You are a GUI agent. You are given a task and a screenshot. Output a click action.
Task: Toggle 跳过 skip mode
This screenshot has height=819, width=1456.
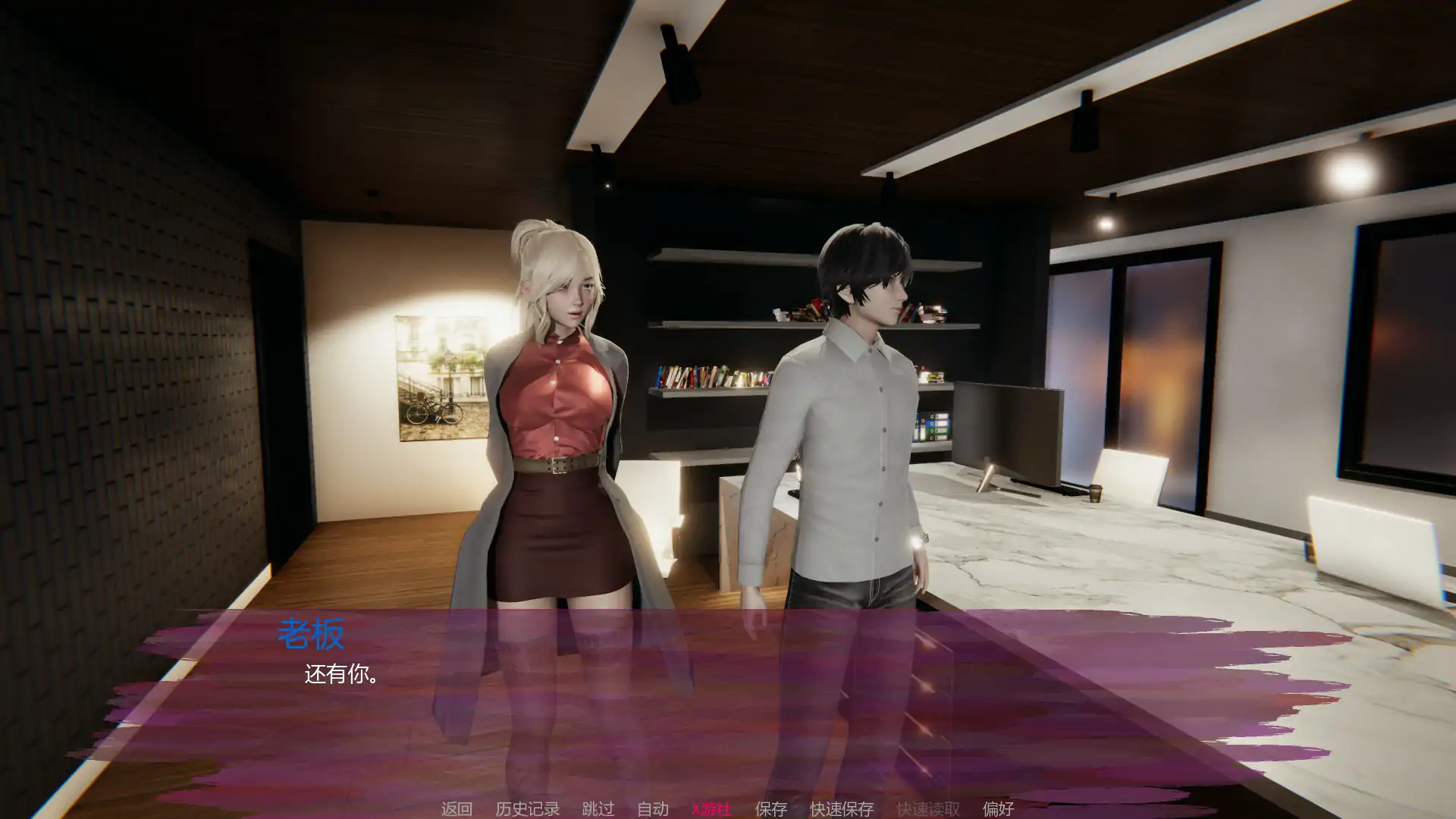(598, 809)
